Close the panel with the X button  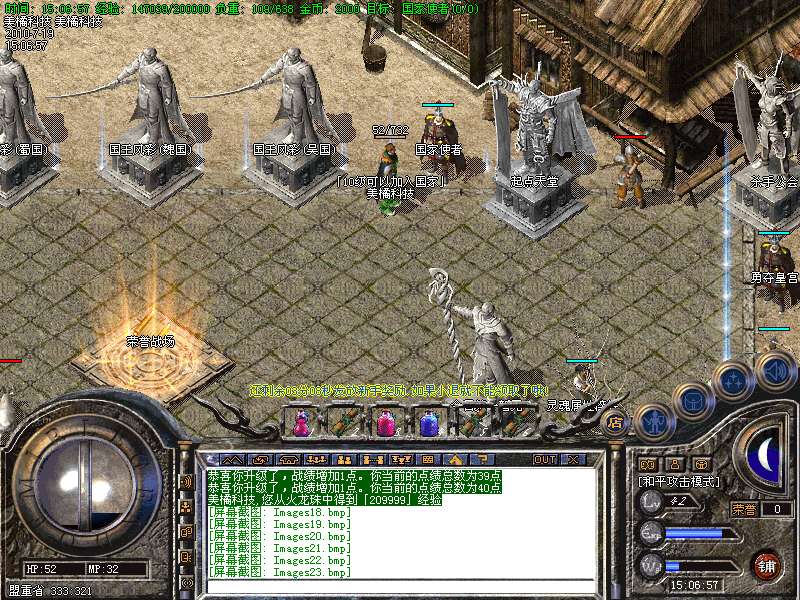573,459
